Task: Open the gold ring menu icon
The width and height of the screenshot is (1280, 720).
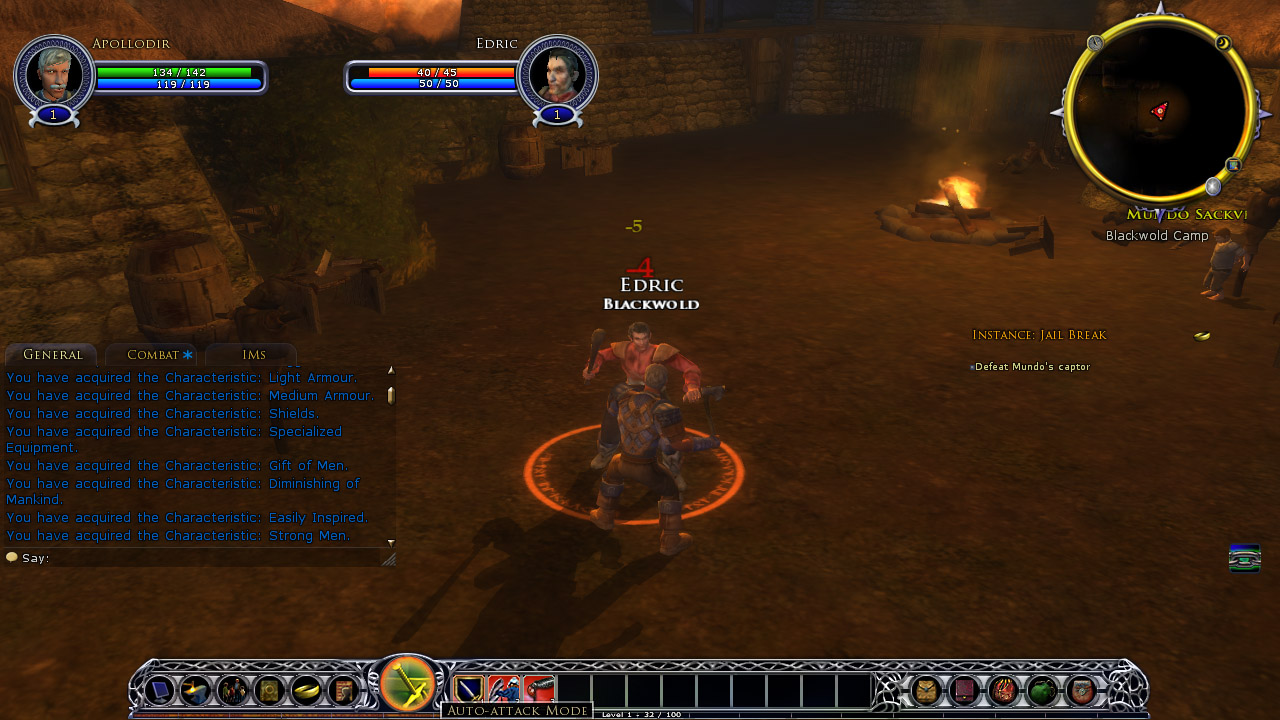Action: click(x=306, y=690)
